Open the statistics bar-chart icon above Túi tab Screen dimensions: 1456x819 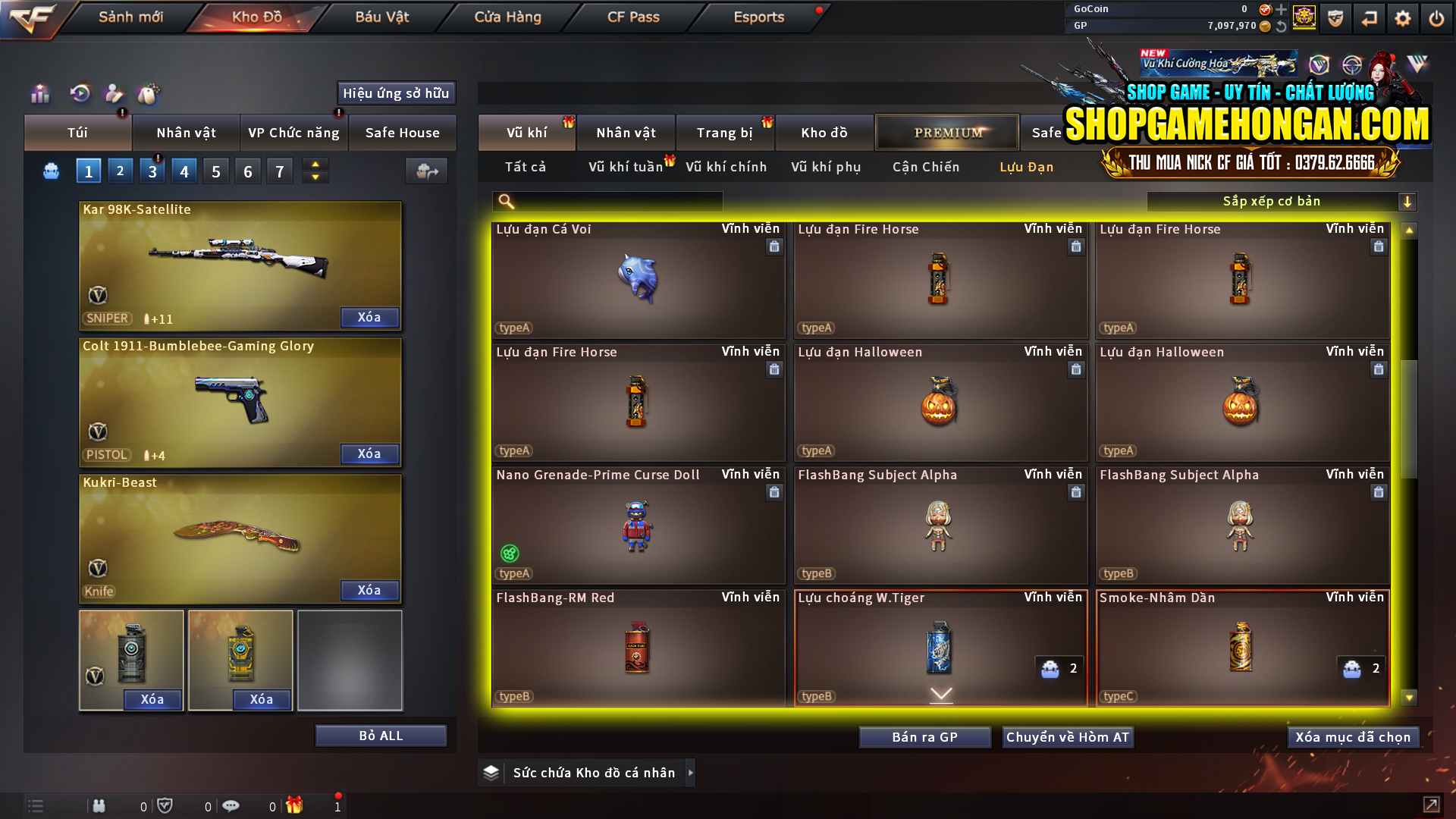[39, 94]
